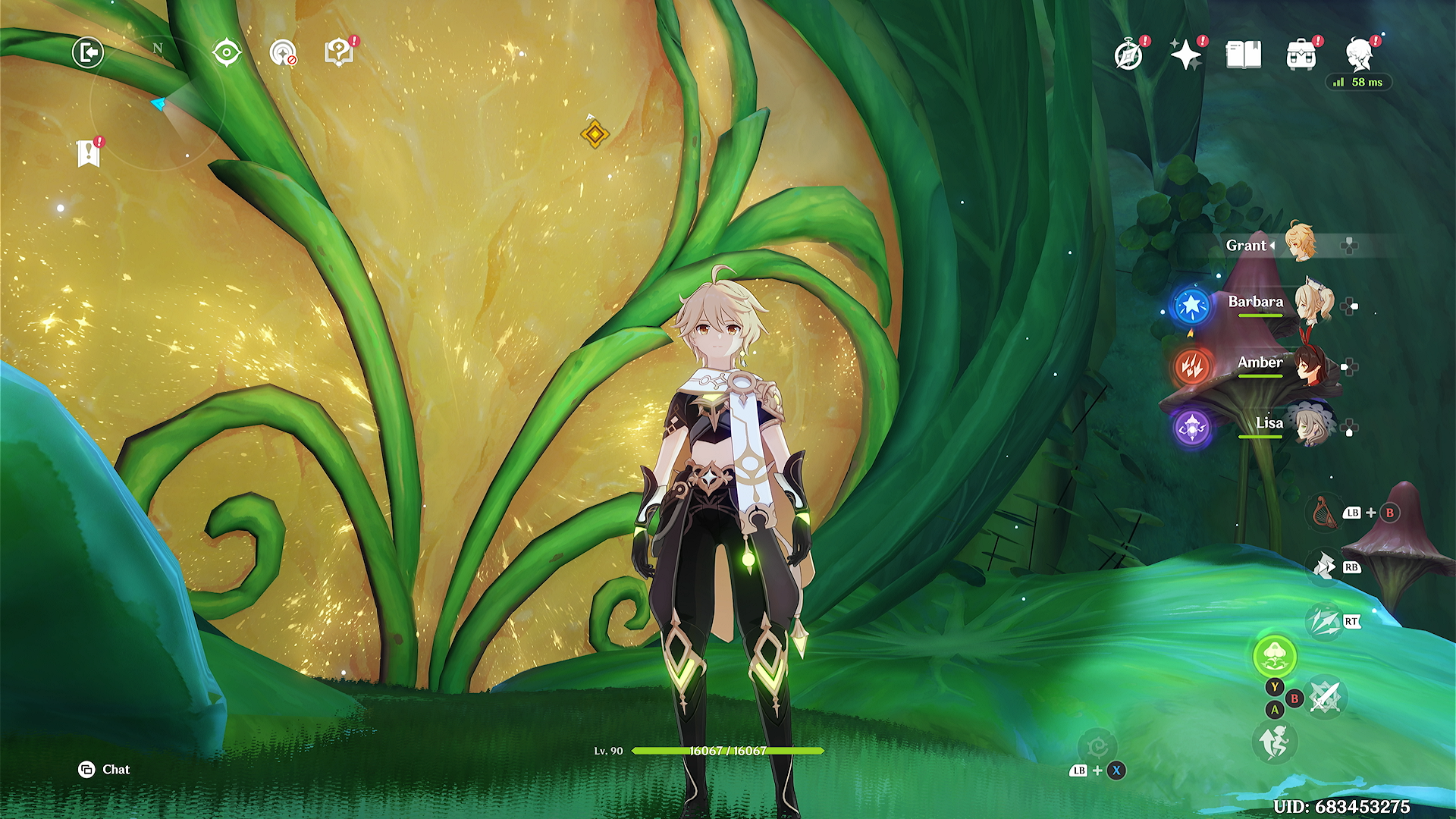1456x819 pixels.
Task: Open the wish star icon
Action: 1185,55
